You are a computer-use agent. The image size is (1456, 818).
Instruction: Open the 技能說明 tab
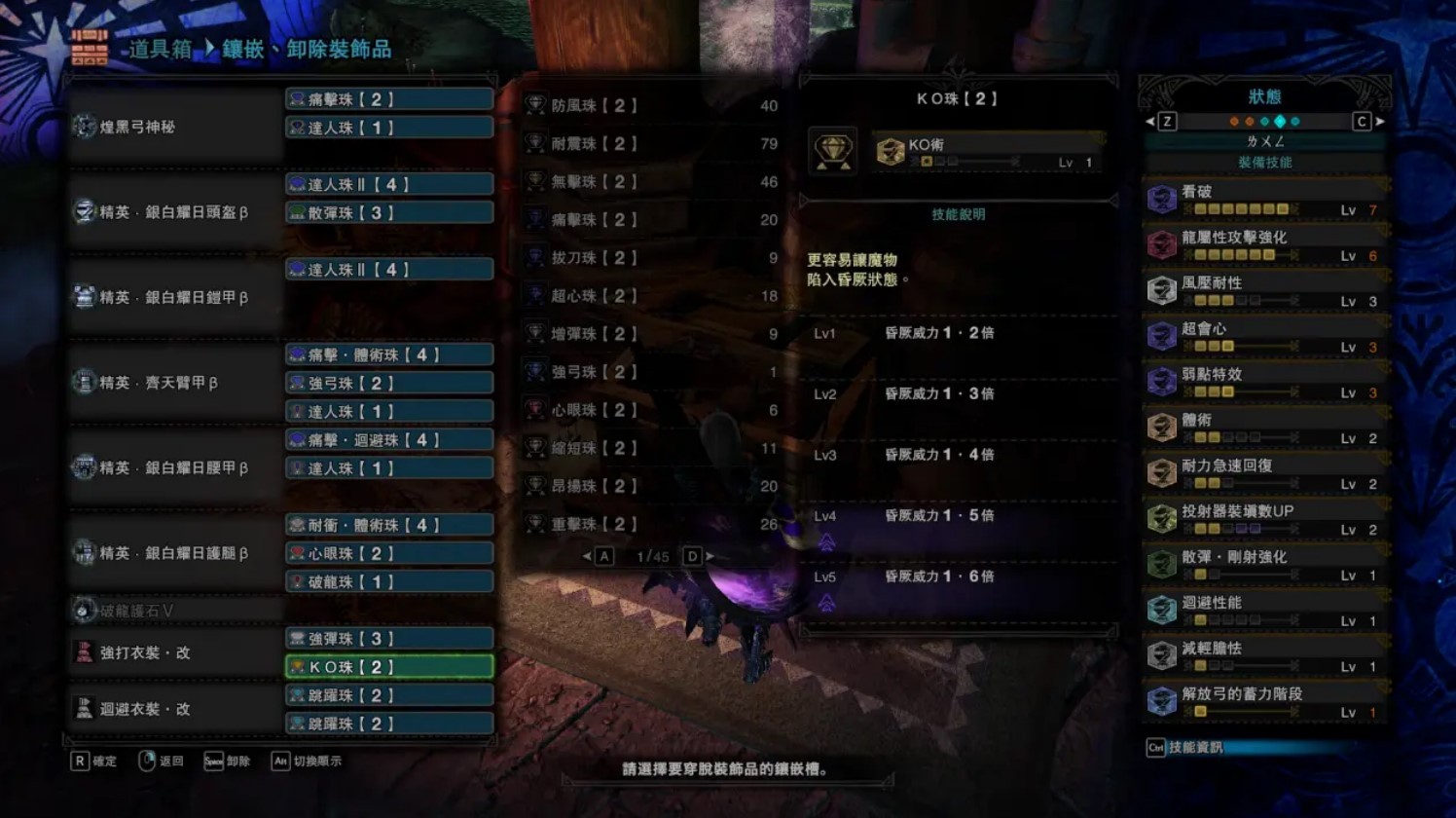pos(956,214)
